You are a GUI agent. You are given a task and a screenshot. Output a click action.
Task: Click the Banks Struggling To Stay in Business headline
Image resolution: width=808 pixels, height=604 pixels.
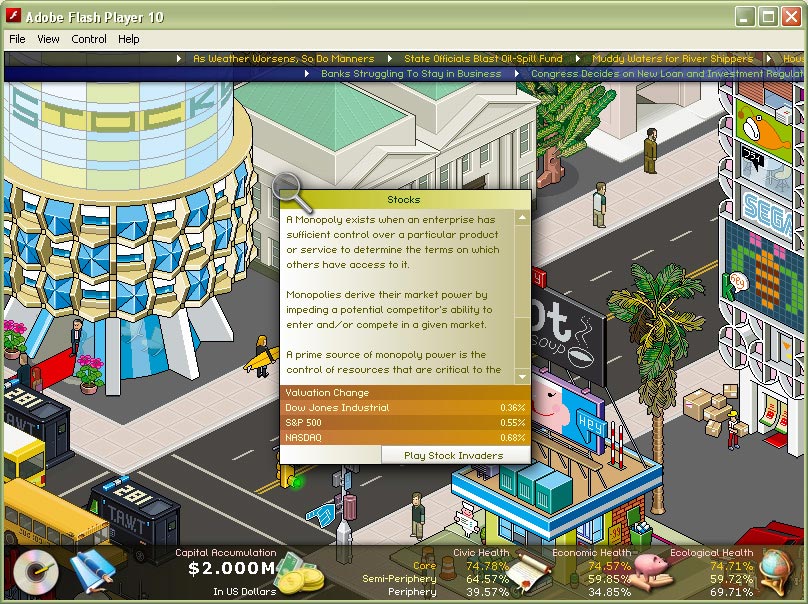coord(411,74)
